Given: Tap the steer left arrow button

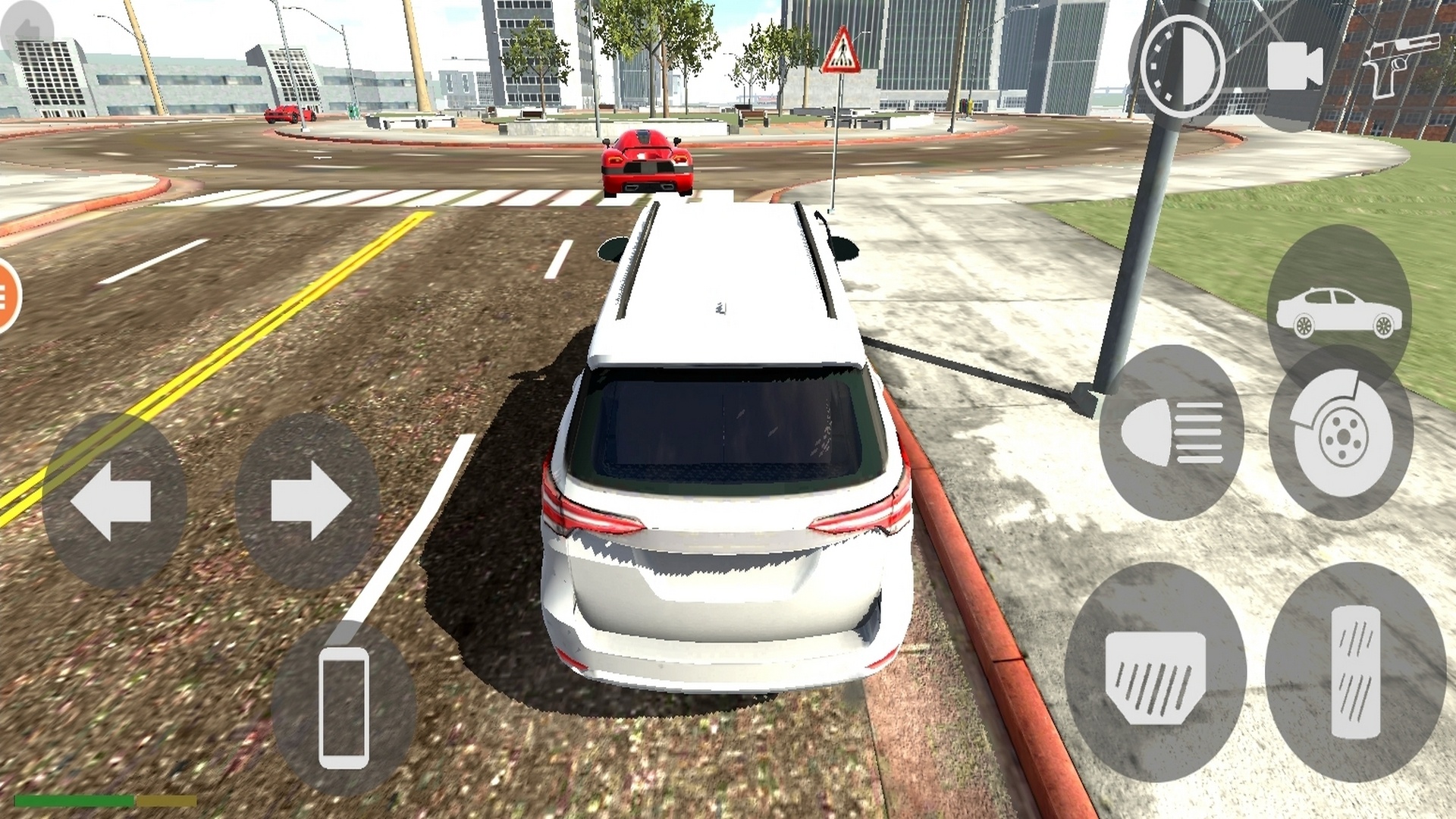Looking at the screenshot, I should [x=114, y=500].
